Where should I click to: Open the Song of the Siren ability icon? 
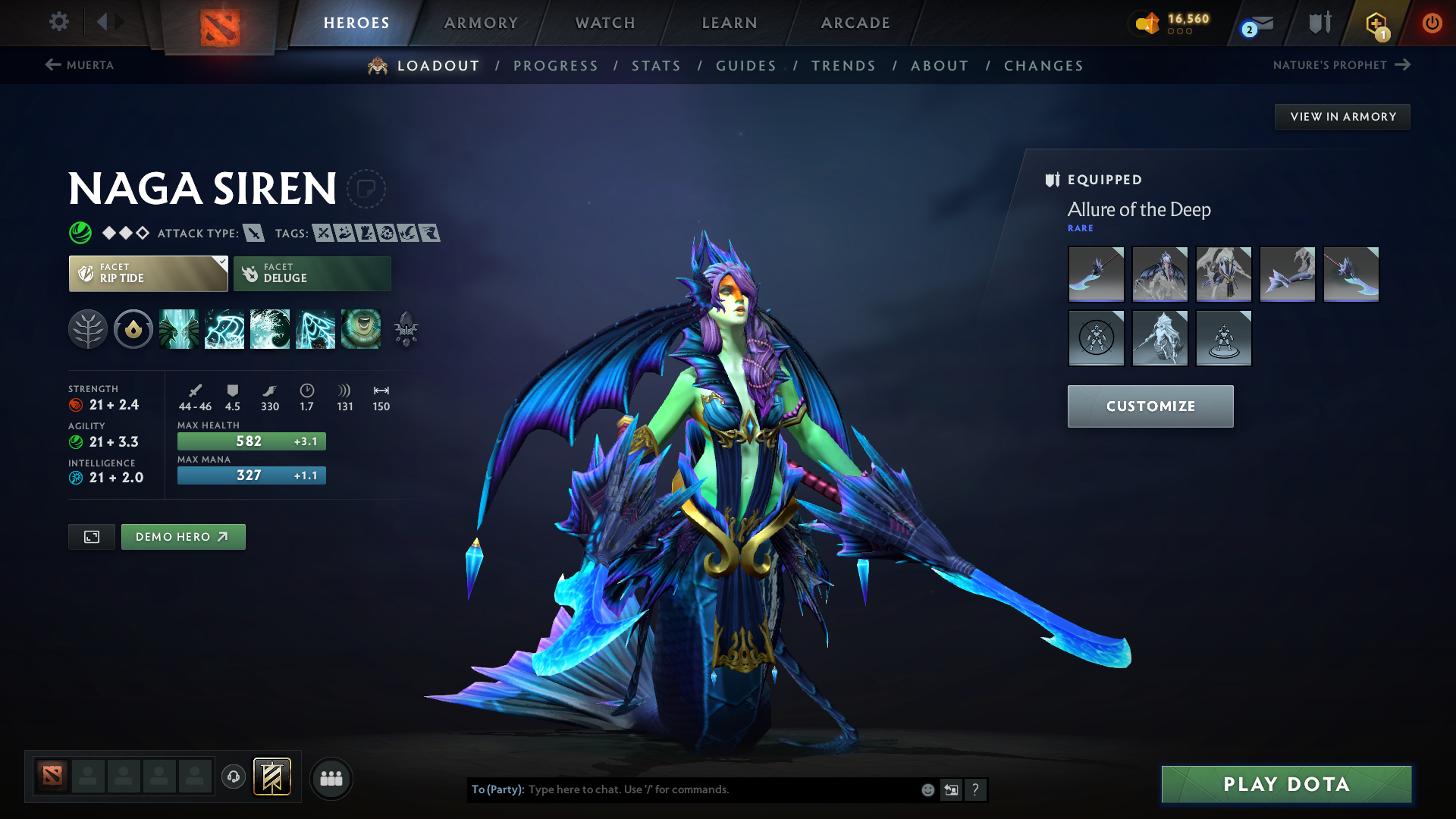[362, 329]
